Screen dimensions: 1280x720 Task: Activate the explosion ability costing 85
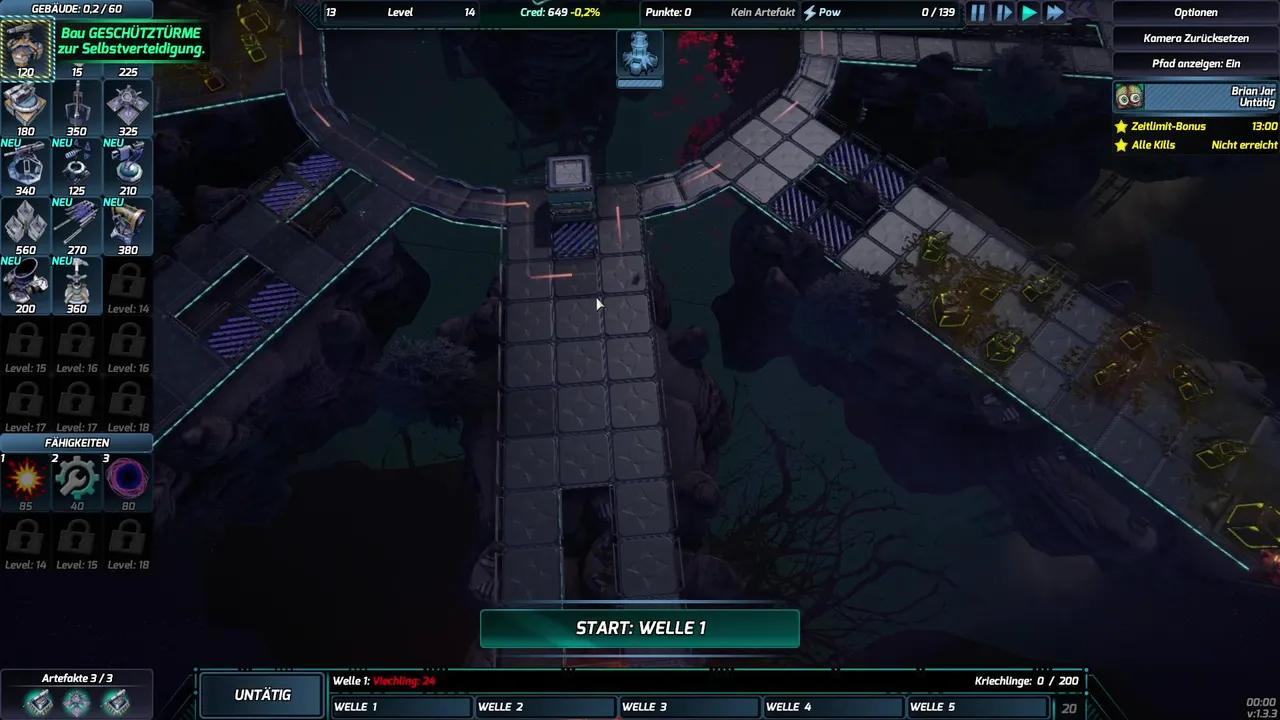pos(24,480)
